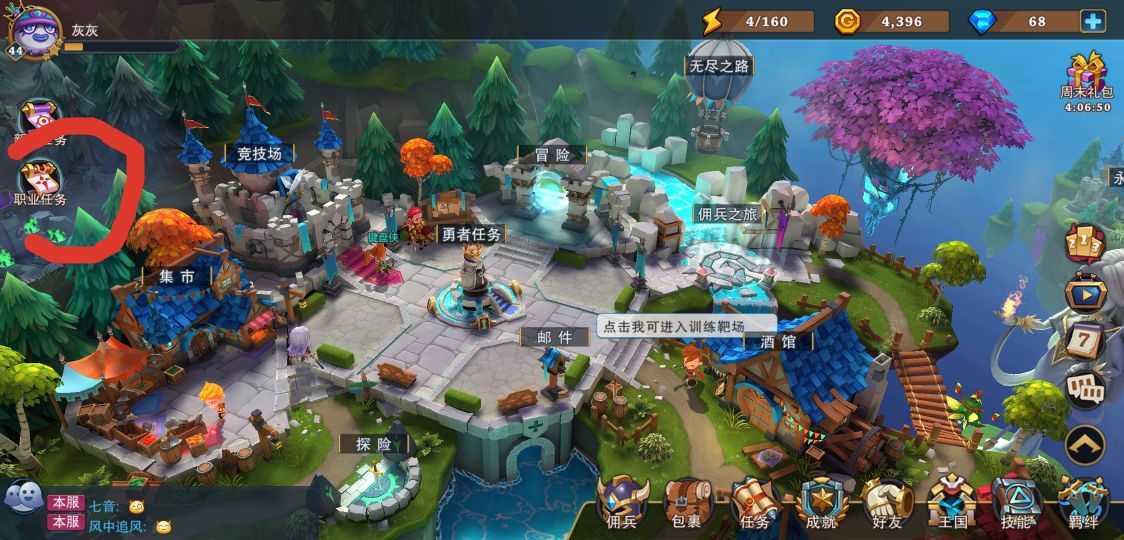This screenshot has height=540, width=1124.
Task: Open the 好友 friends list
Action: click(887, 500)
